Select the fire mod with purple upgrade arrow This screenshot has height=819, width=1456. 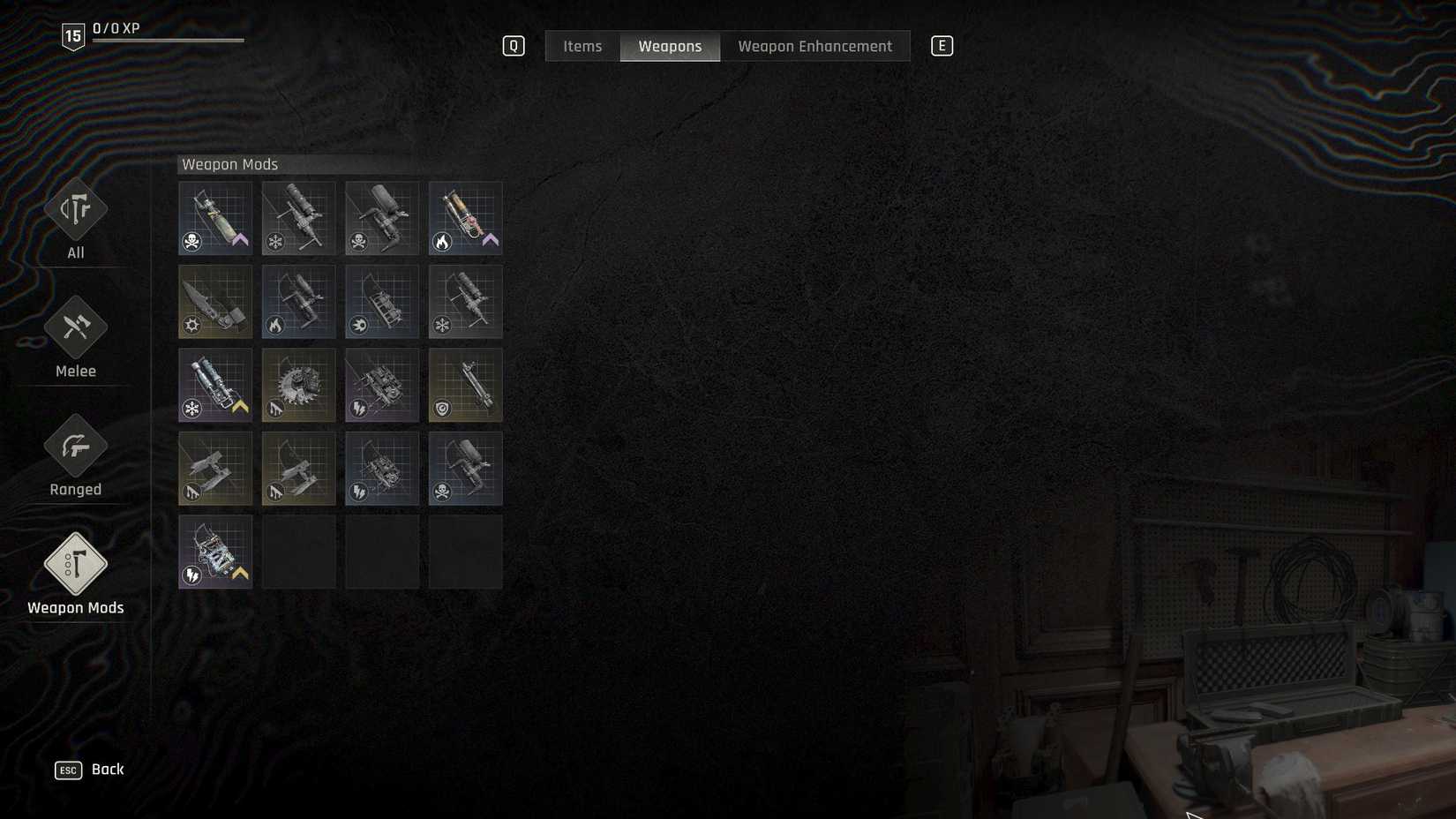(x=465, y=217)
